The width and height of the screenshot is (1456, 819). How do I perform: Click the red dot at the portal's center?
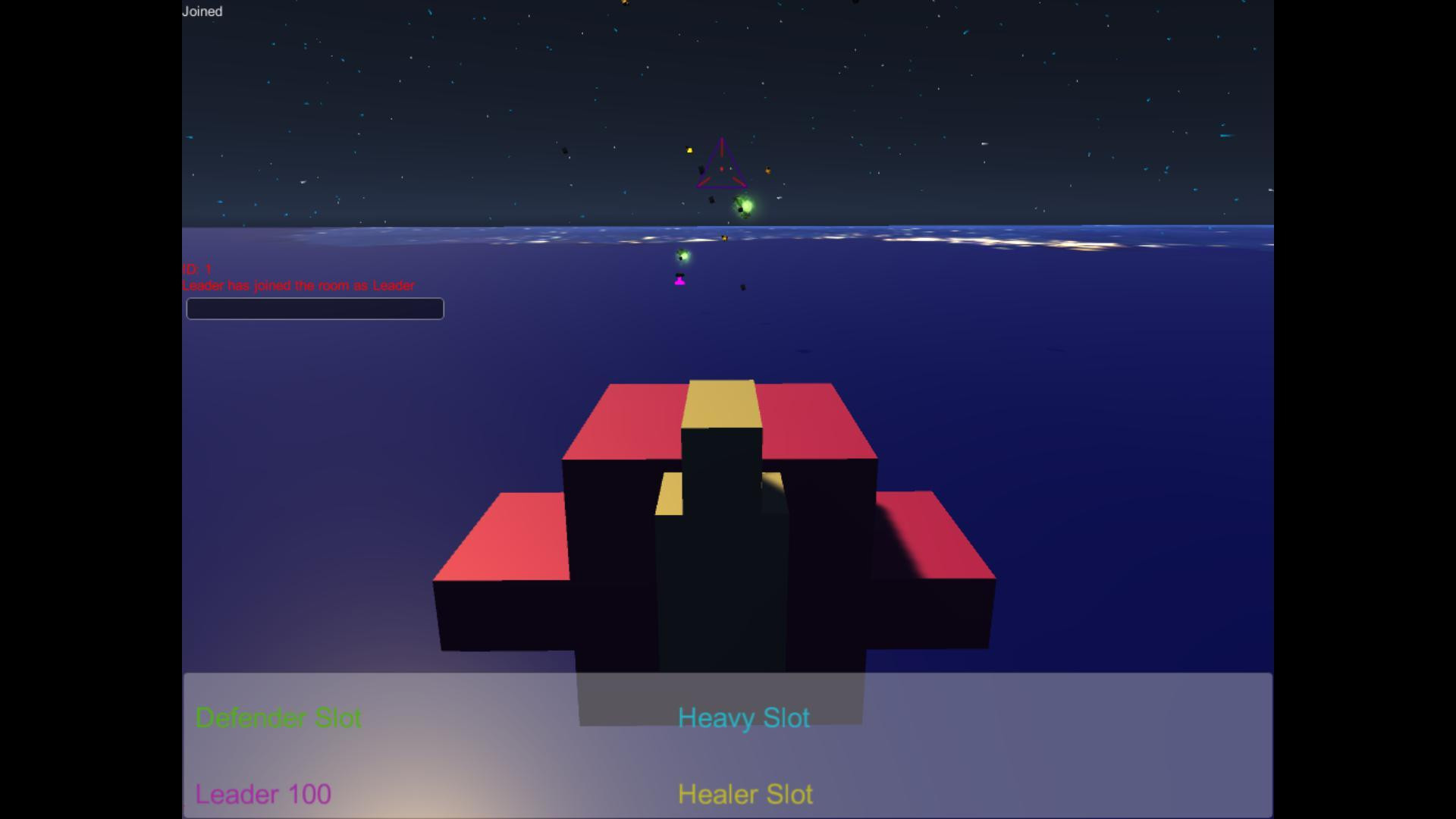pyautogui.click(x=721, y=168)
